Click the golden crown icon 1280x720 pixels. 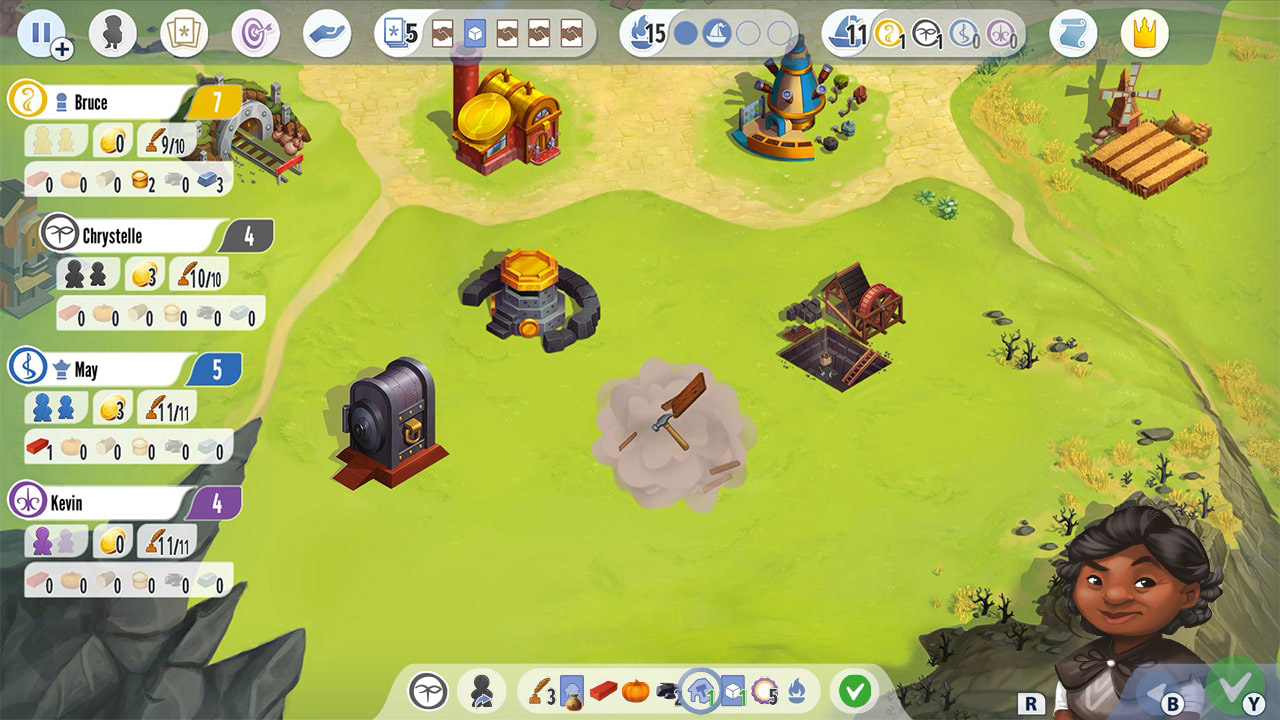point(1143,31)
